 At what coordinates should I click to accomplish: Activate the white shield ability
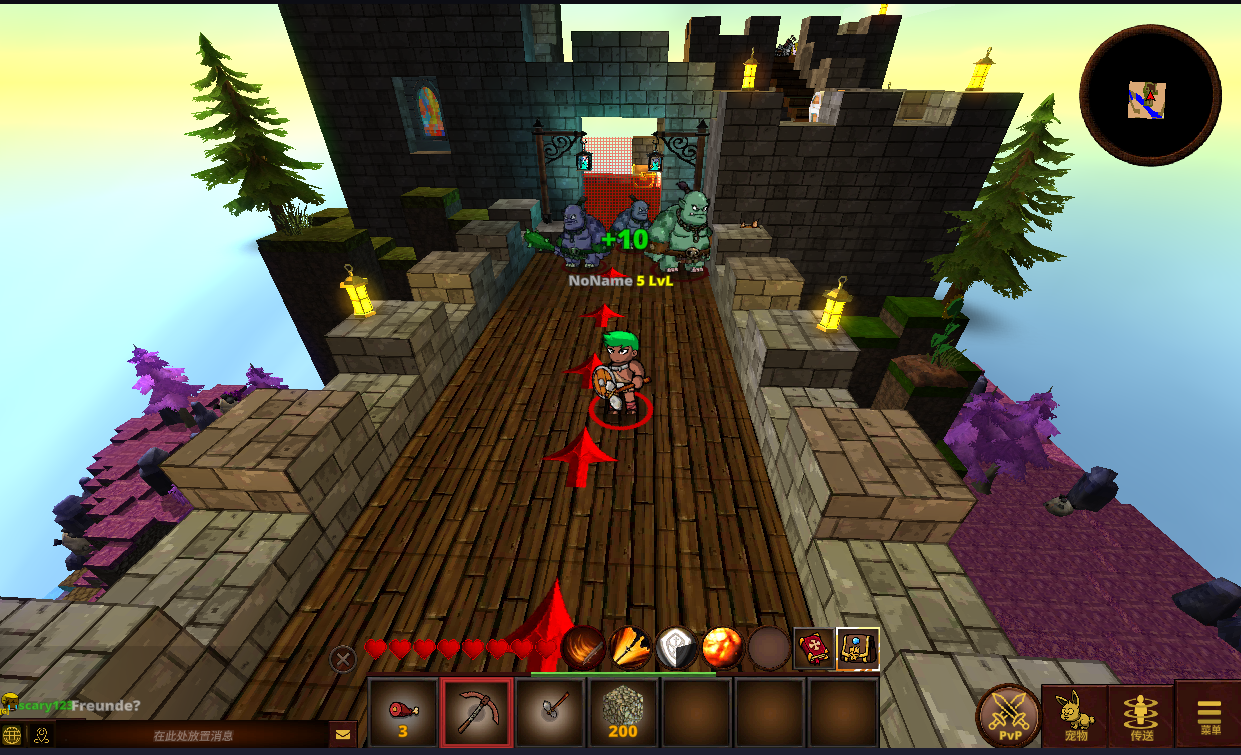tap(676, 648)
